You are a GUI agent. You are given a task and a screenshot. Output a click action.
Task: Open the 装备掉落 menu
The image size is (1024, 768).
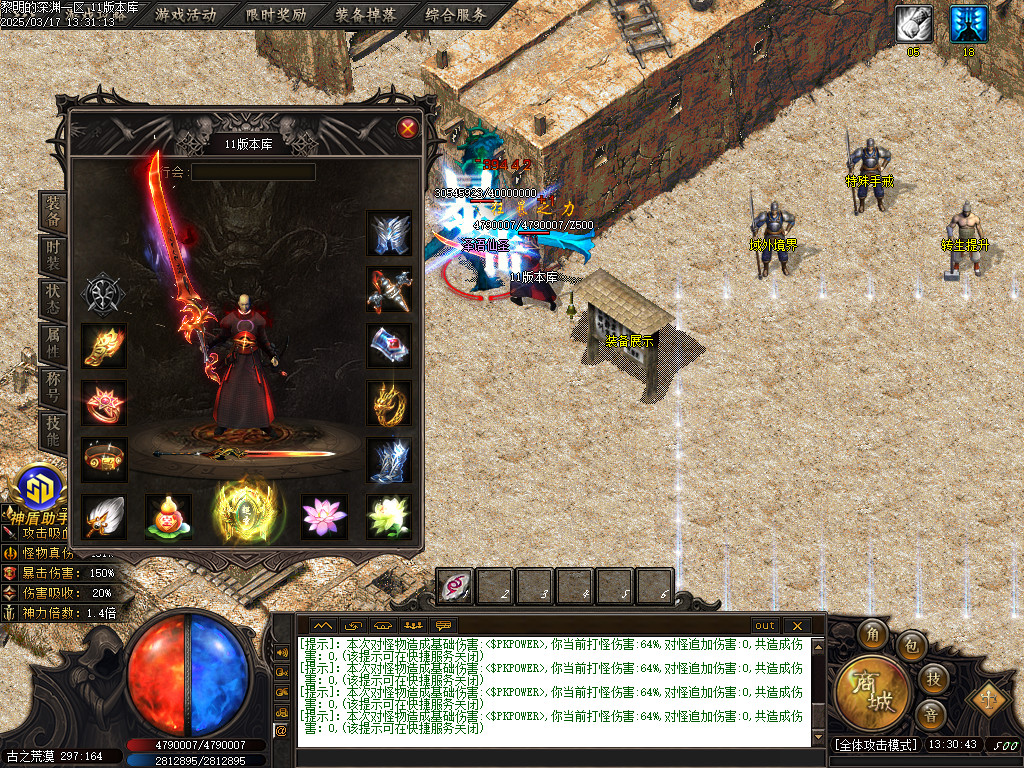366,15
